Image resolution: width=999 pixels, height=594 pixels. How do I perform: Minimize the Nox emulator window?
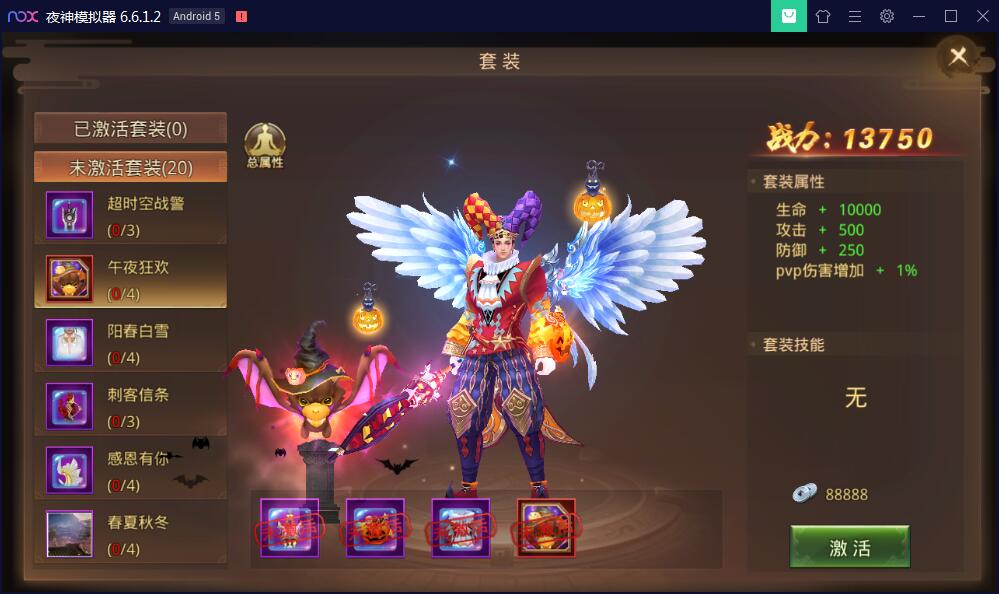(x=919, y=16)
